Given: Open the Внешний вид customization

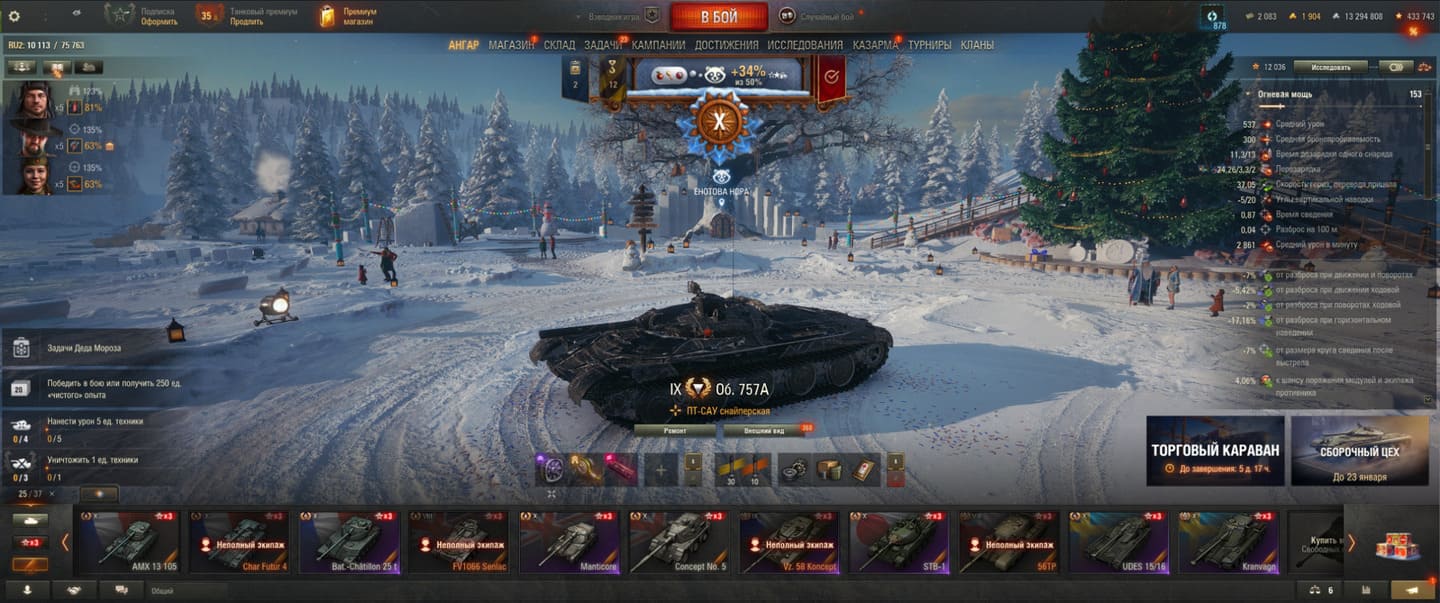Looking at the screenshot, I should point(777,430).
